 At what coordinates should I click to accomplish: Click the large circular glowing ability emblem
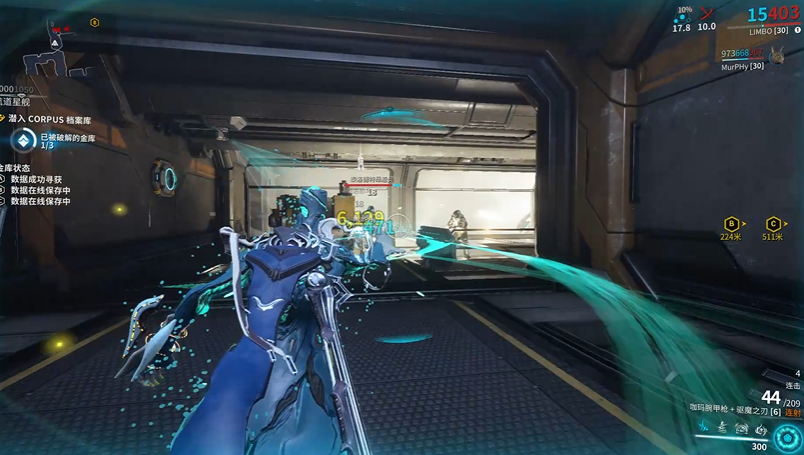(785, 438)
